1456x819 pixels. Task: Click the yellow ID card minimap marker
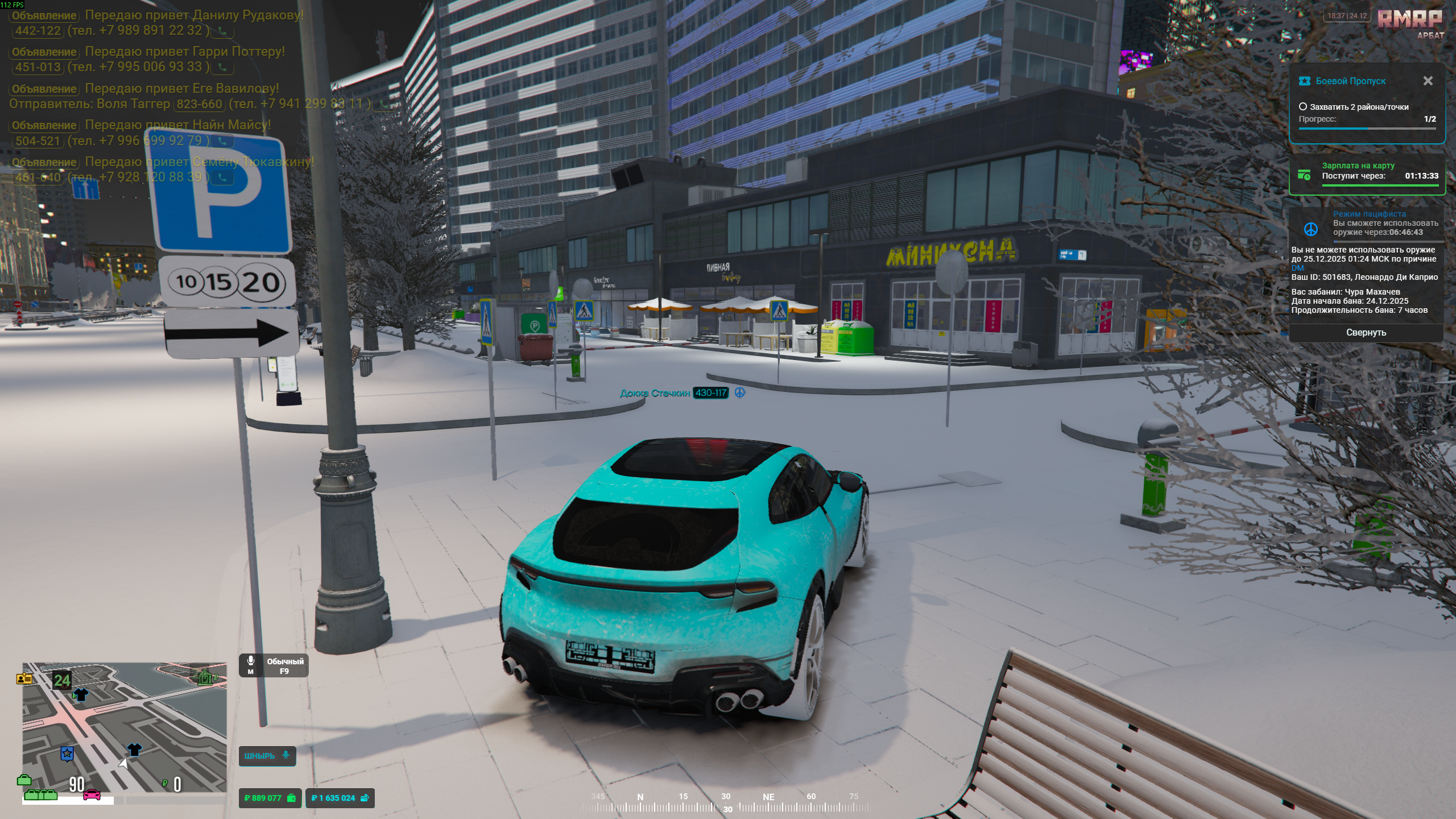coord(24,678)
